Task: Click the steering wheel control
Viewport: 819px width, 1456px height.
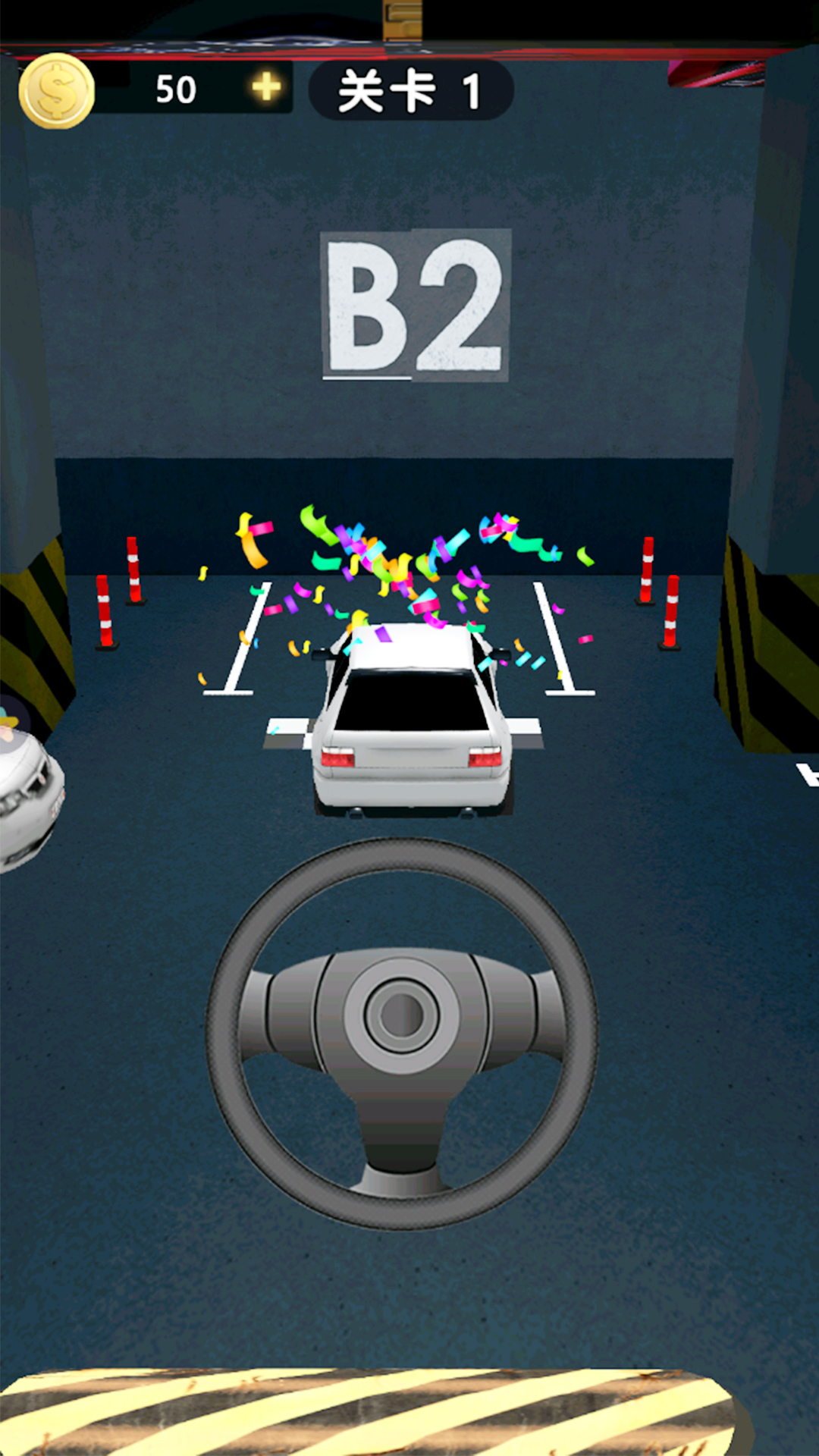Action: tap(402, 1031)
